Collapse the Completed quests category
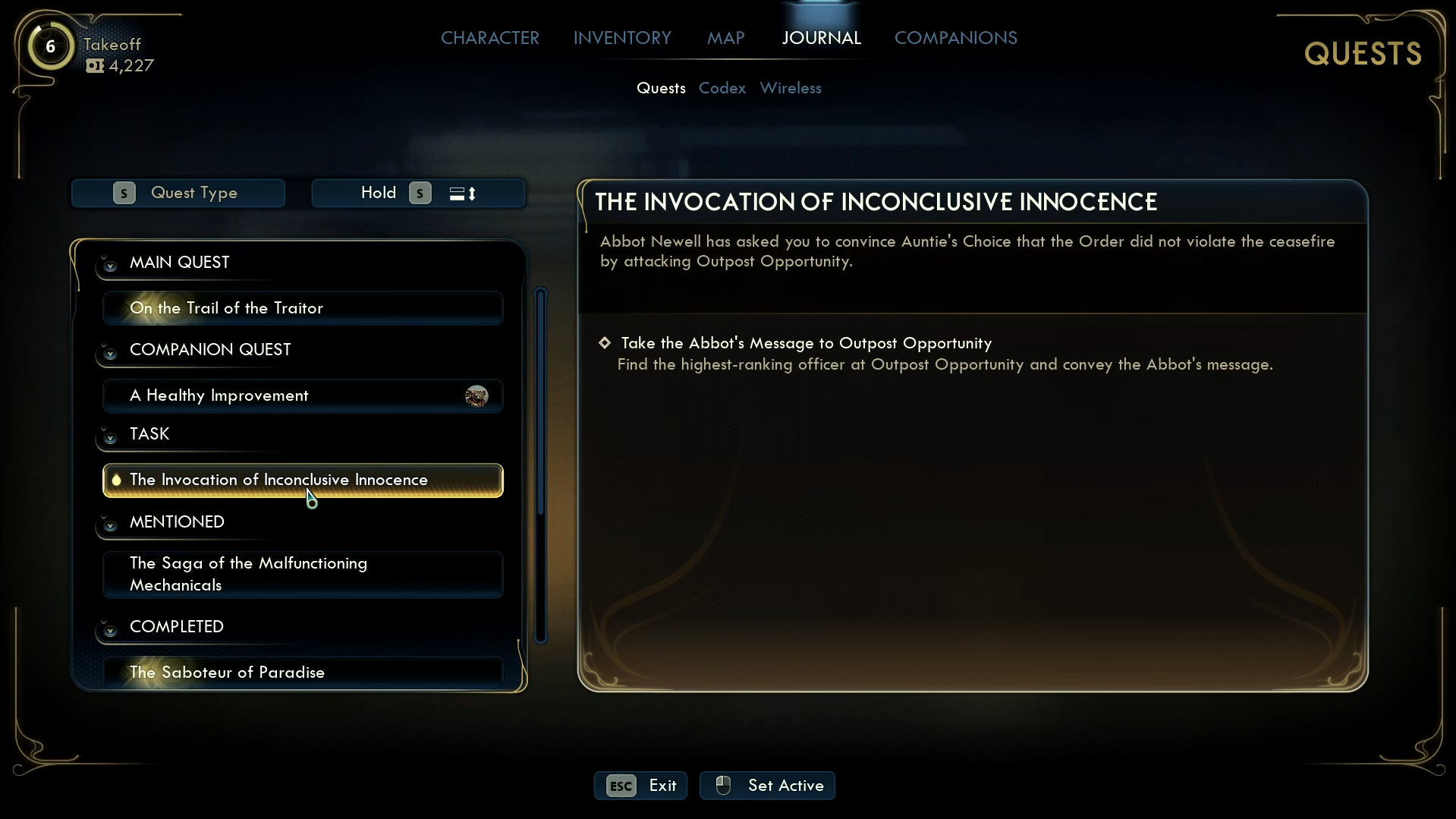This screenshot has height=819, width=1456. pos(110,629)
